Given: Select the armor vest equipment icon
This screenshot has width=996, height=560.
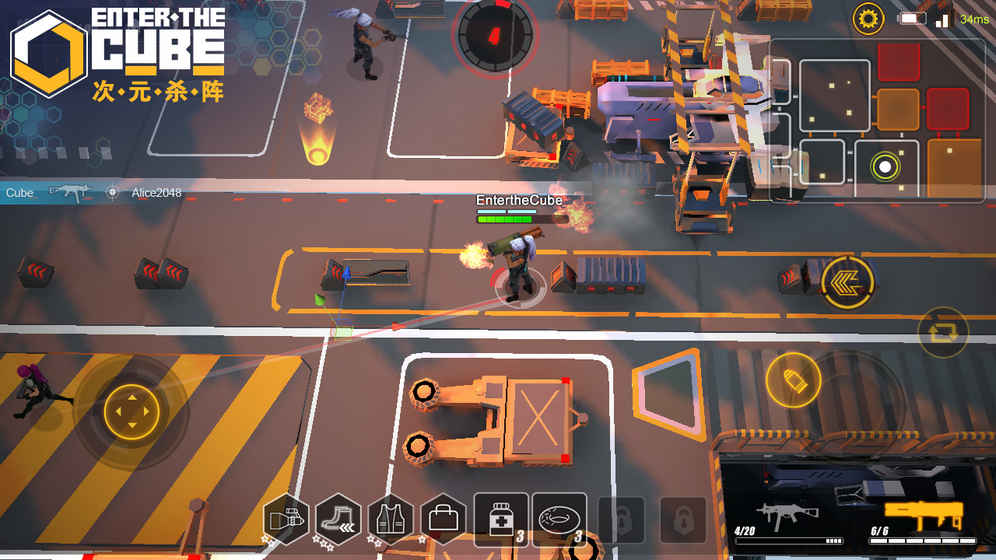Looking at the screenshot, I should click(391, 520).
